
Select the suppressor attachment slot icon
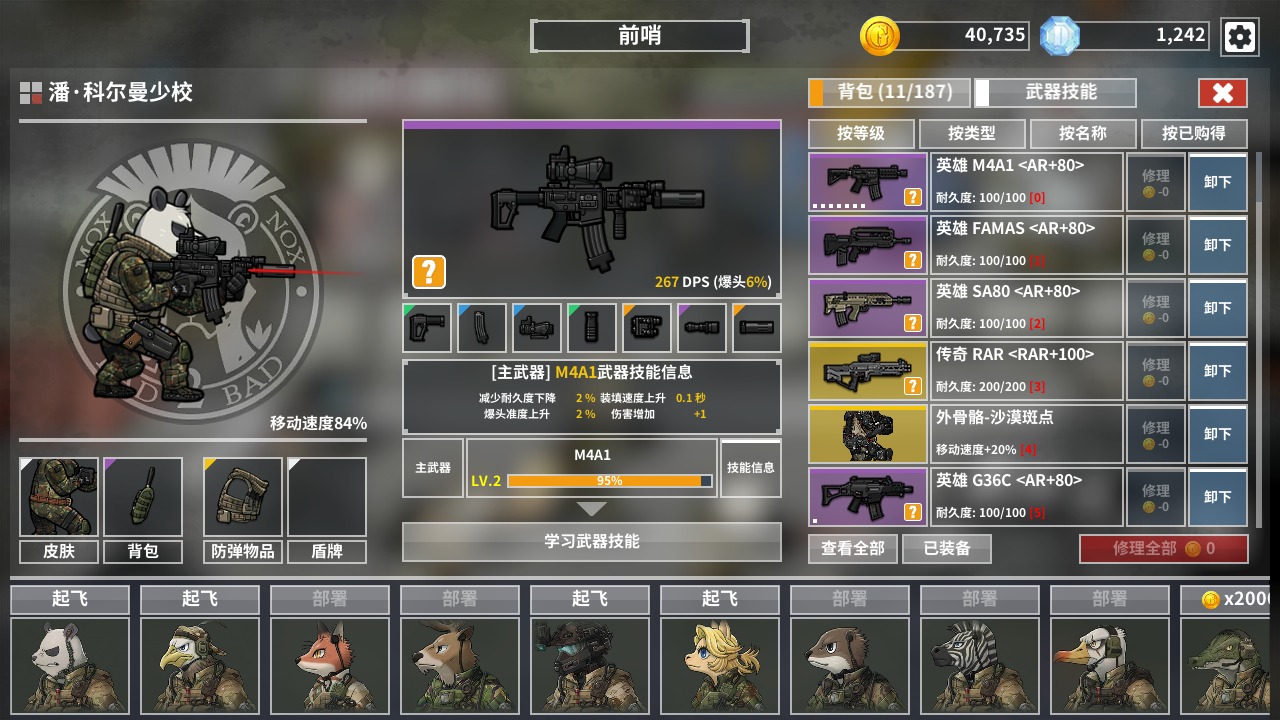pyautogui.click(x=701, y=328)
